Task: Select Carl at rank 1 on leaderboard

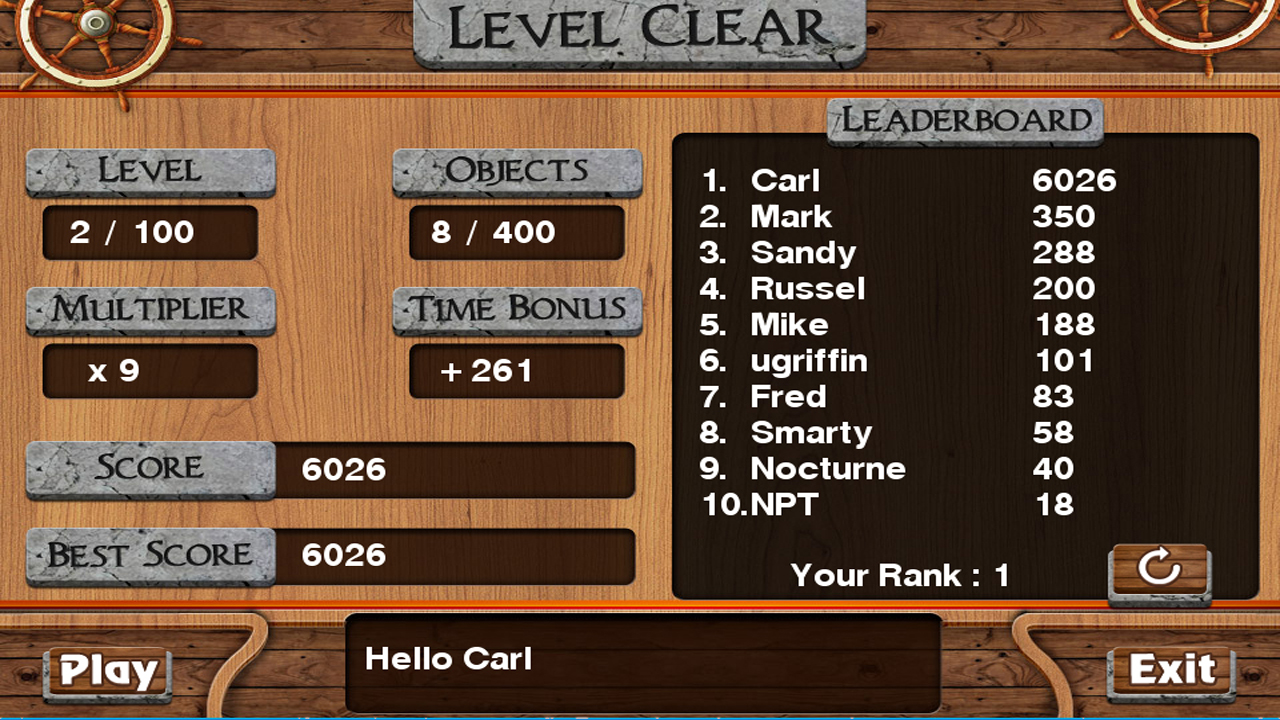Action: [x=784, y=181]
